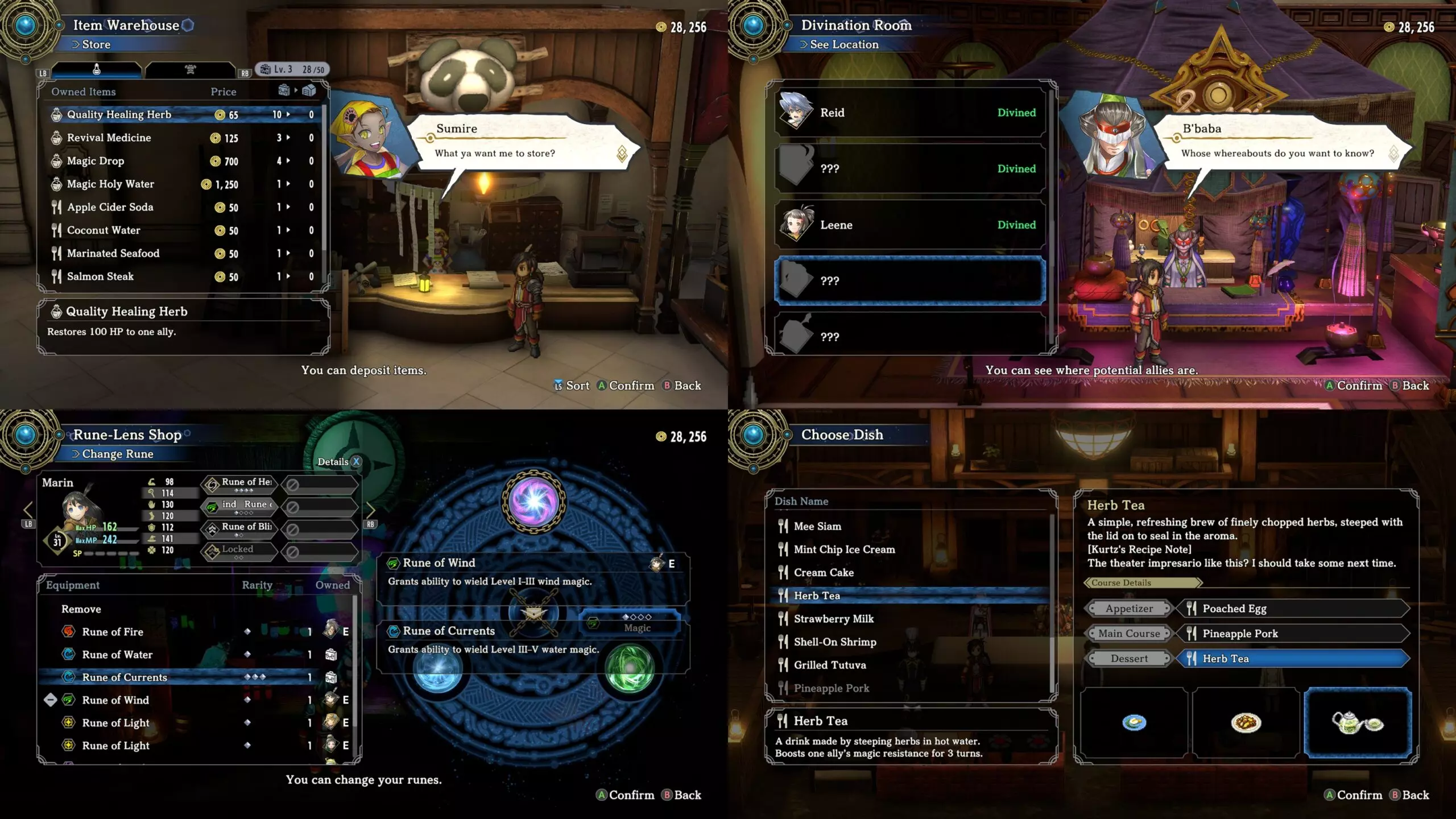Select Leene in the Divination Room
The width and height of the screenshot is (1456, 819).
tap(909, 225)
